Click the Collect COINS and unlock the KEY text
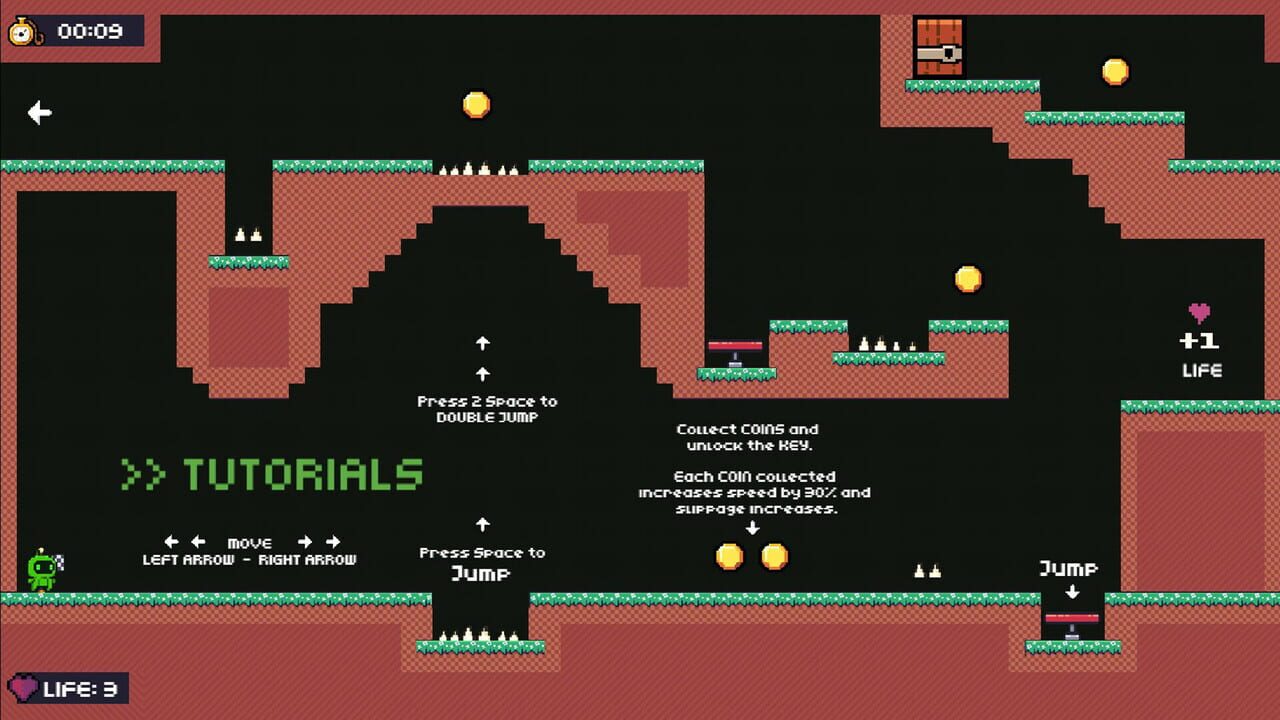Image resolution: width=1280 pixels, height=720 pixels. (747, 436)
